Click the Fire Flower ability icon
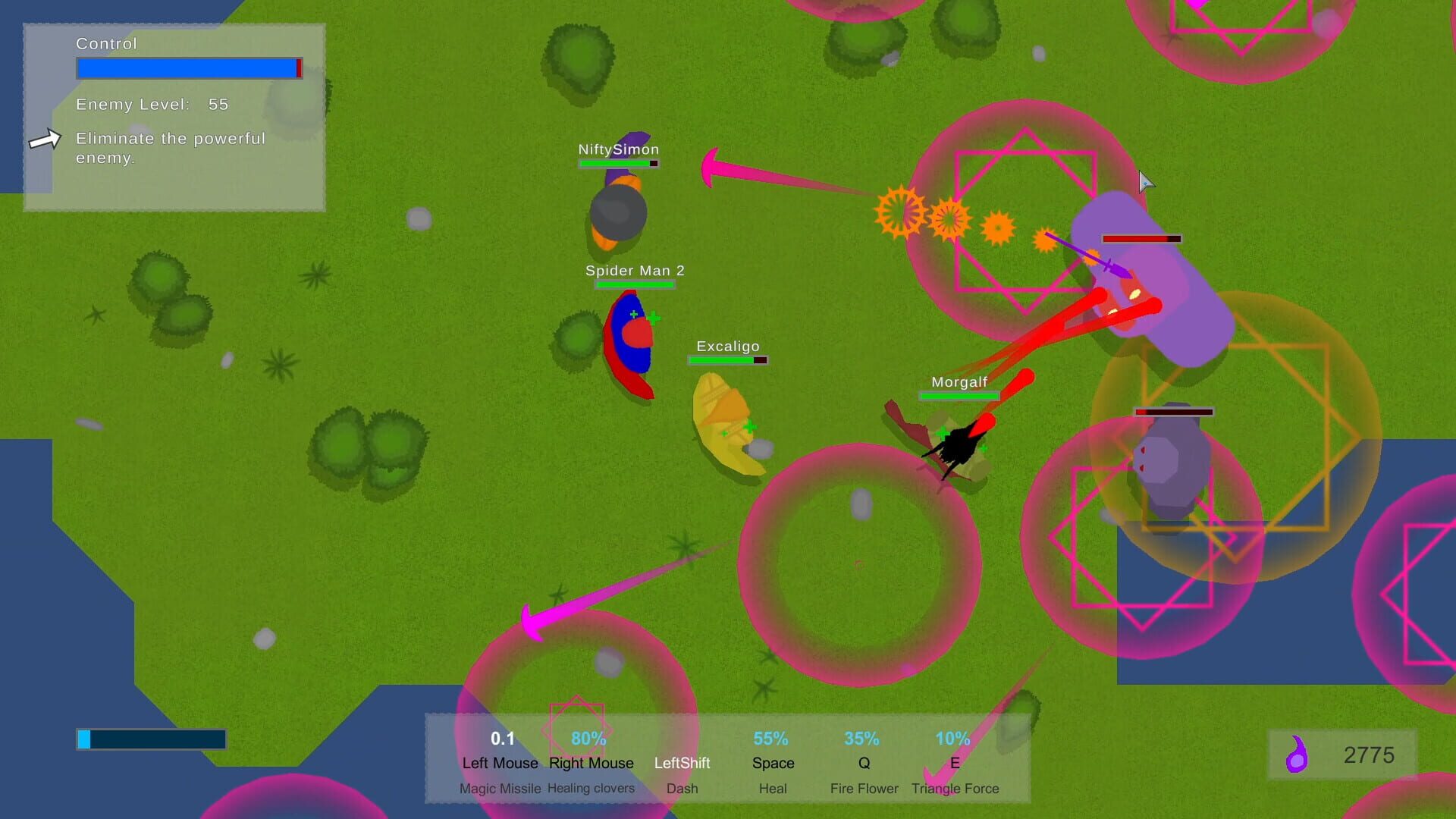 point(862,762)
